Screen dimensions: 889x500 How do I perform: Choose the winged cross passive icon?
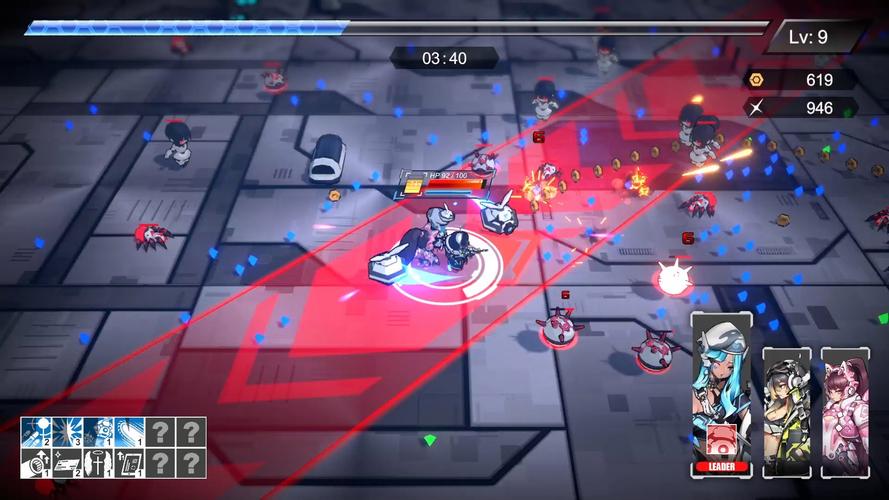point(98,463)
